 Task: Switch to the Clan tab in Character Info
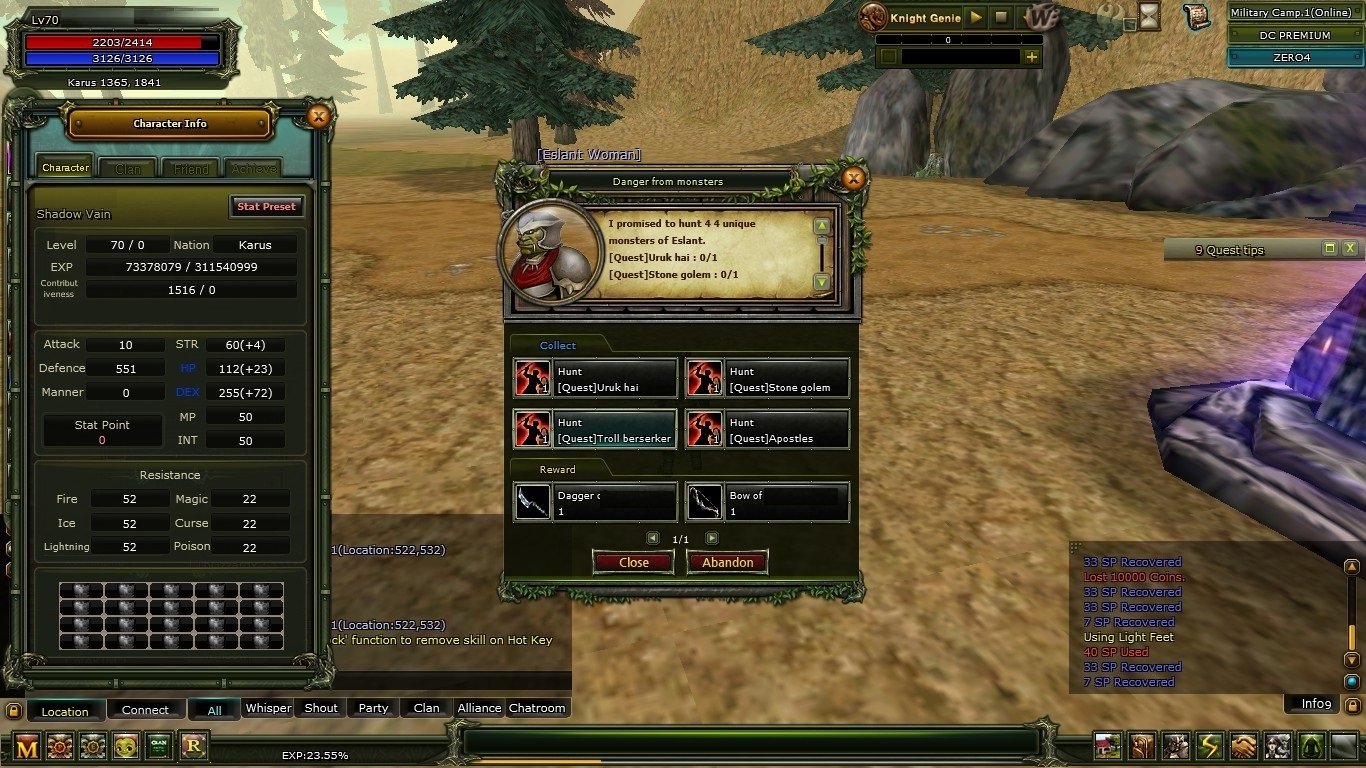click(127, 167)
